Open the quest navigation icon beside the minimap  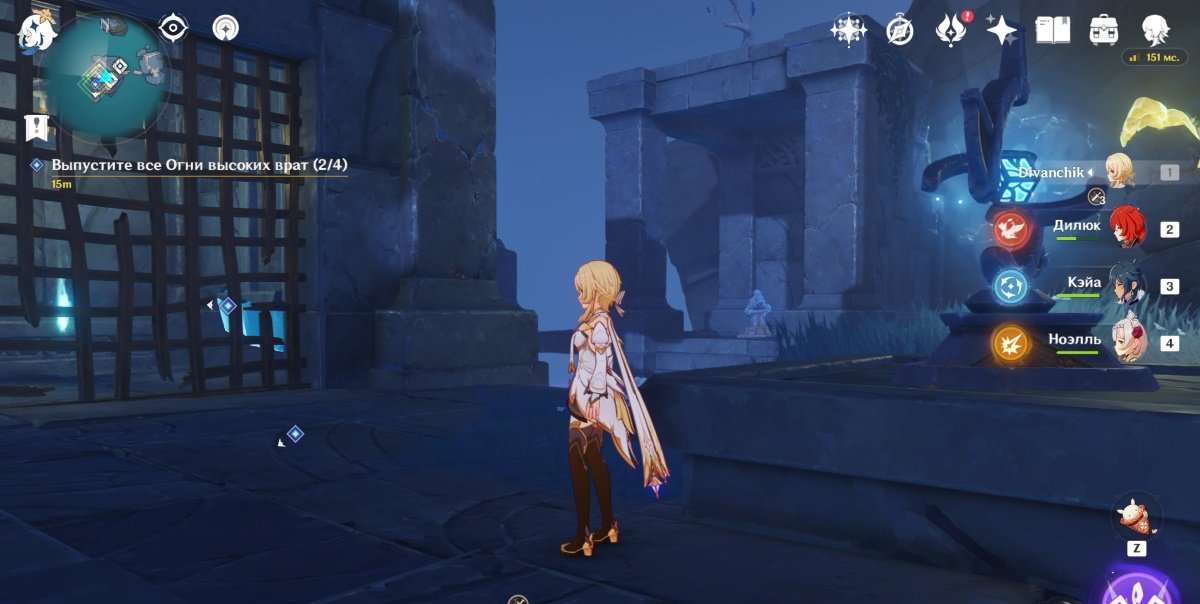pos(225,28)
